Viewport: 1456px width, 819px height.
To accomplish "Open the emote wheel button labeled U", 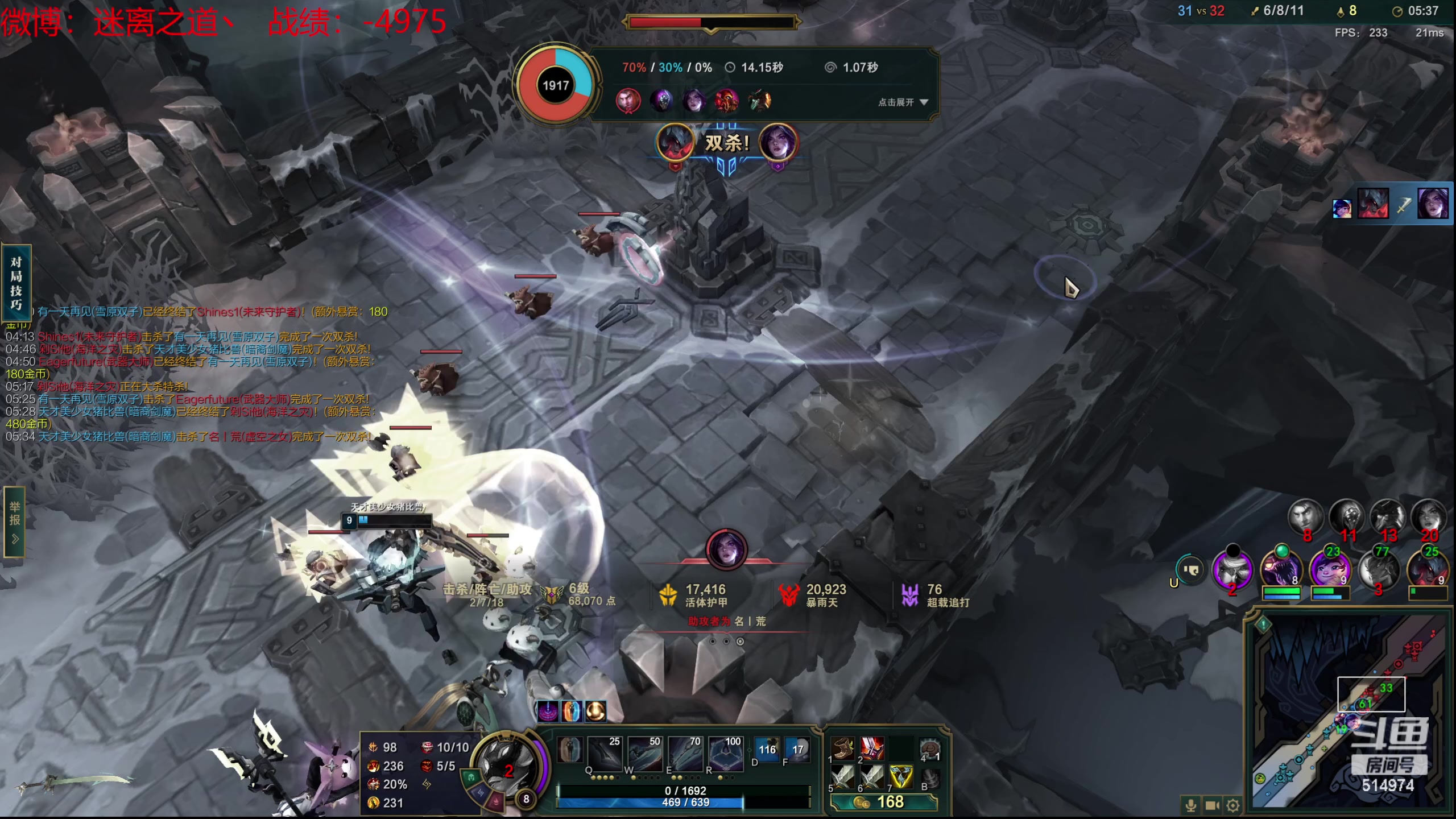I will (x=1189, y=570).
